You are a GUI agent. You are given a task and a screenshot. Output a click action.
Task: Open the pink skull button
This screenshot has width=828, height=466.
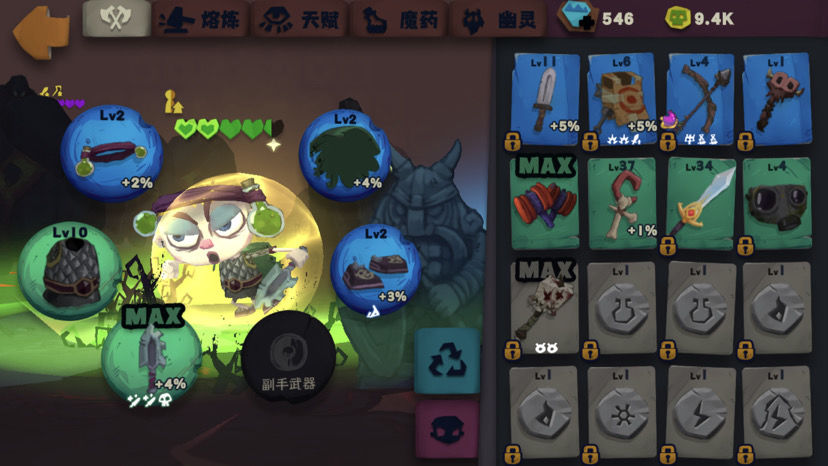pyautogui.click(x=445, y=430)
